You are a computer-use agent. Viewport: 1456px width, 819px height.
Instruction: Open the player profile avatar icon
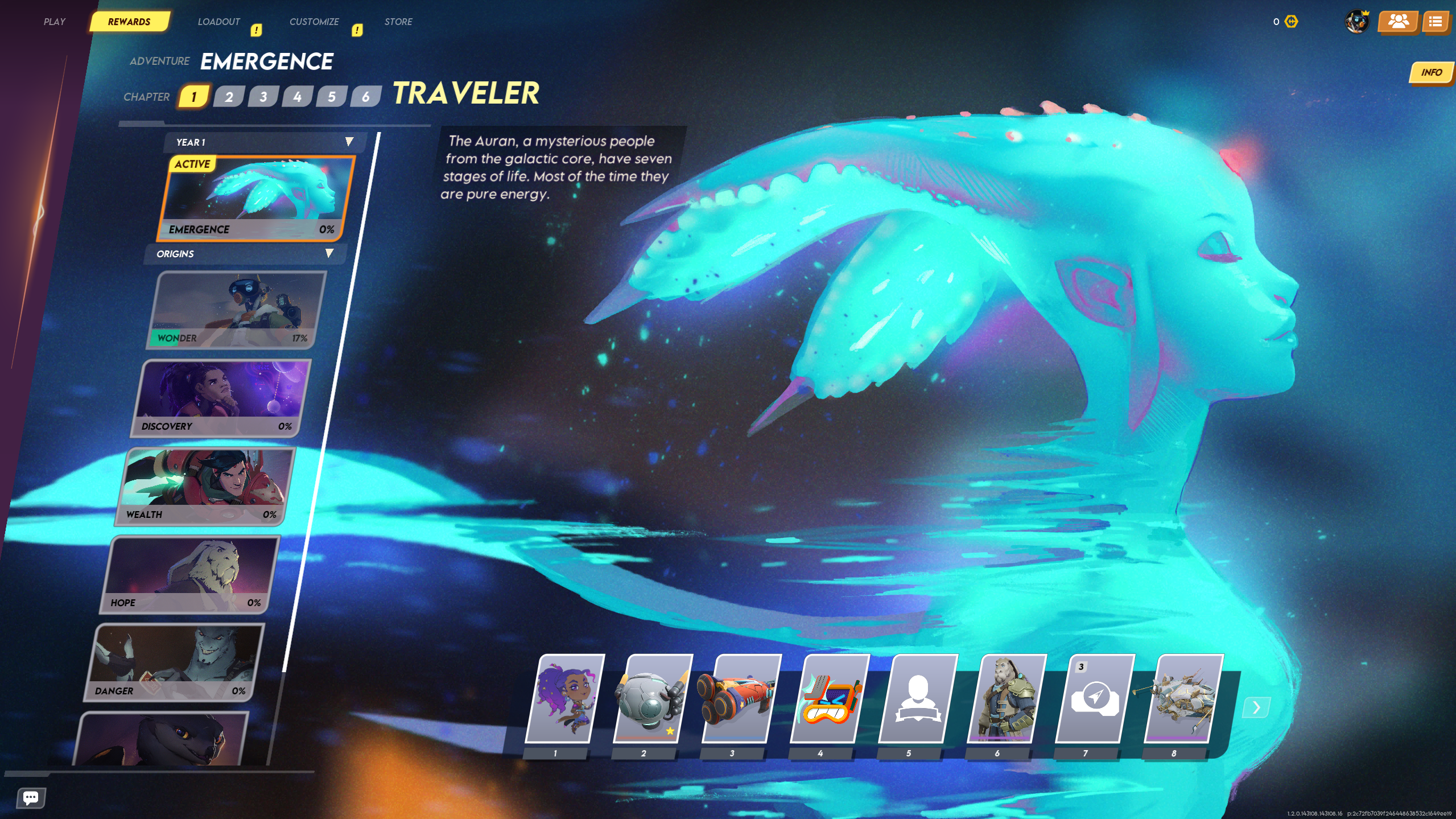tap(1357, 22)
